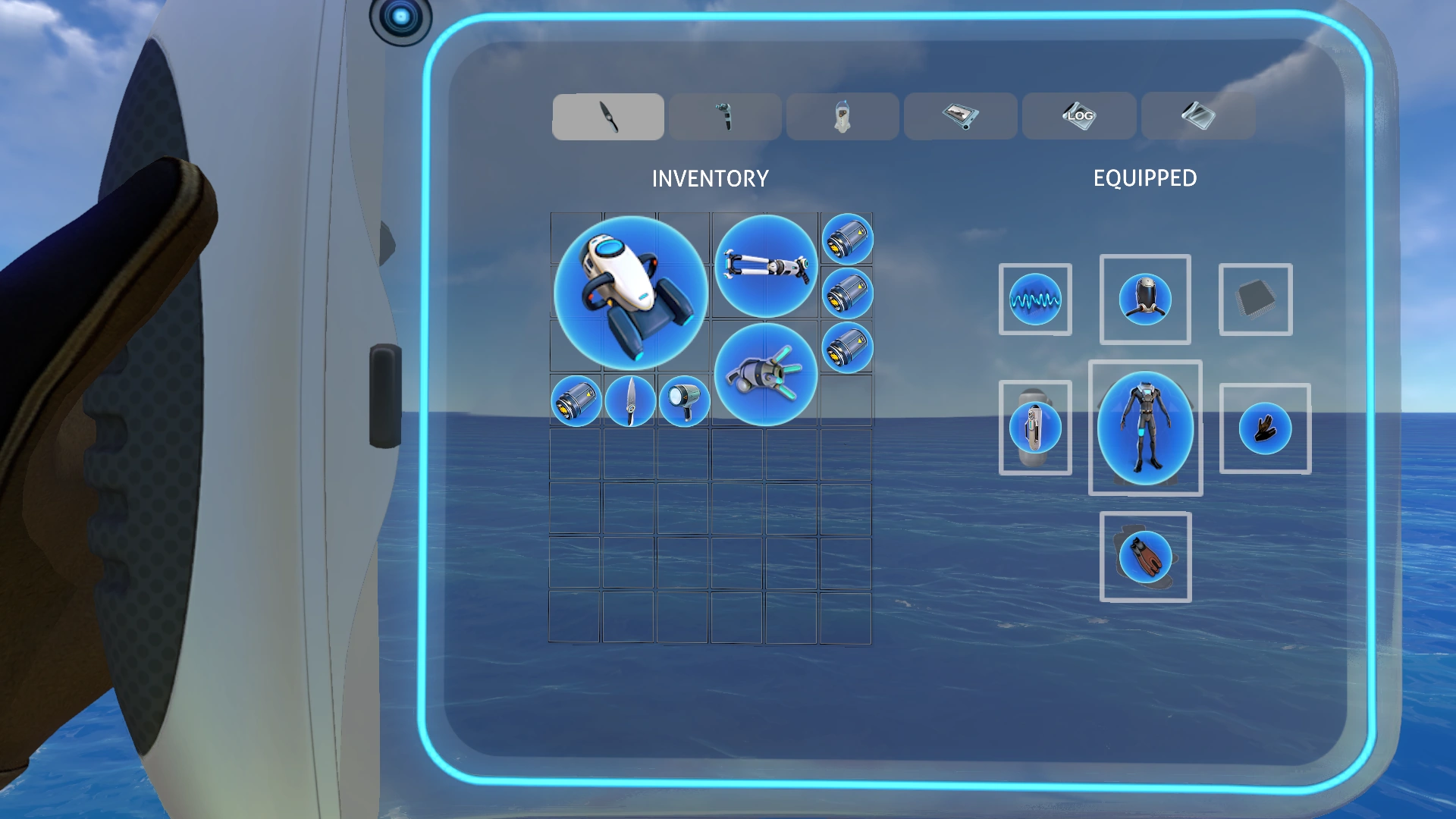The image size is (1456, 819).
Task: Open the PDA screen tab next to the suit tab
Action: pyautogui.click(x=959, y=115)
